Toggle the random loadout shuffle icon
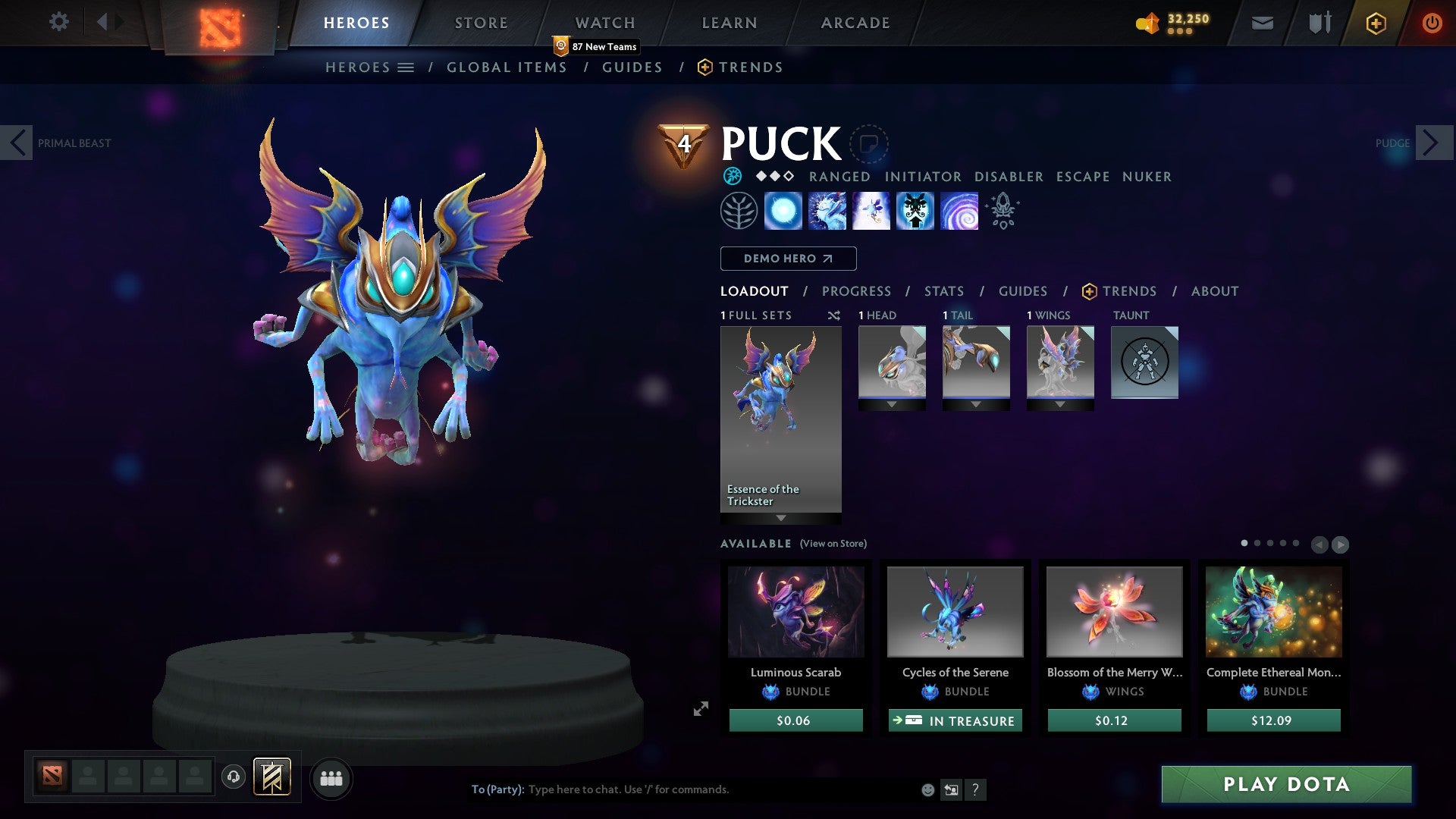The width and height of the screenshot is (1456, 819). click(833, 315)
